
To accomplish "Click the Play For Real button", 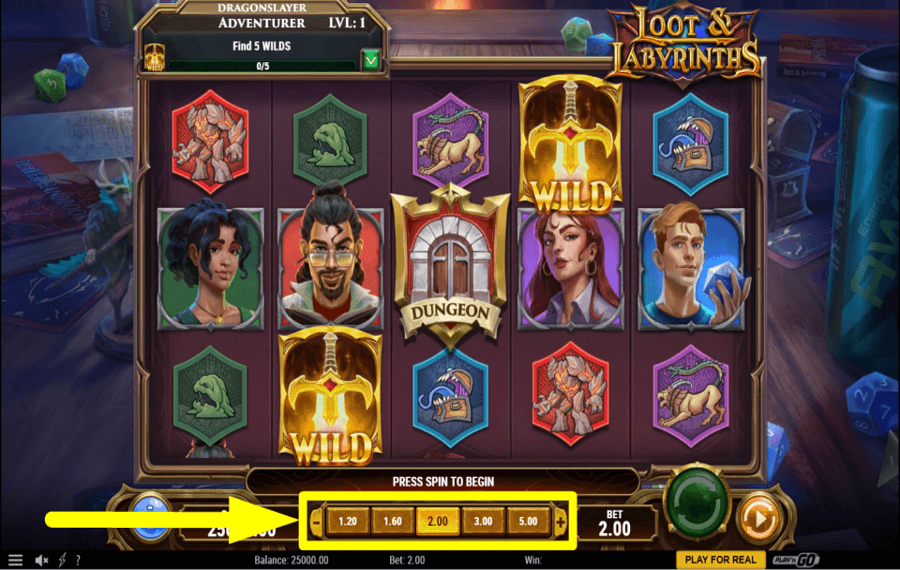I will pos(720,560).
